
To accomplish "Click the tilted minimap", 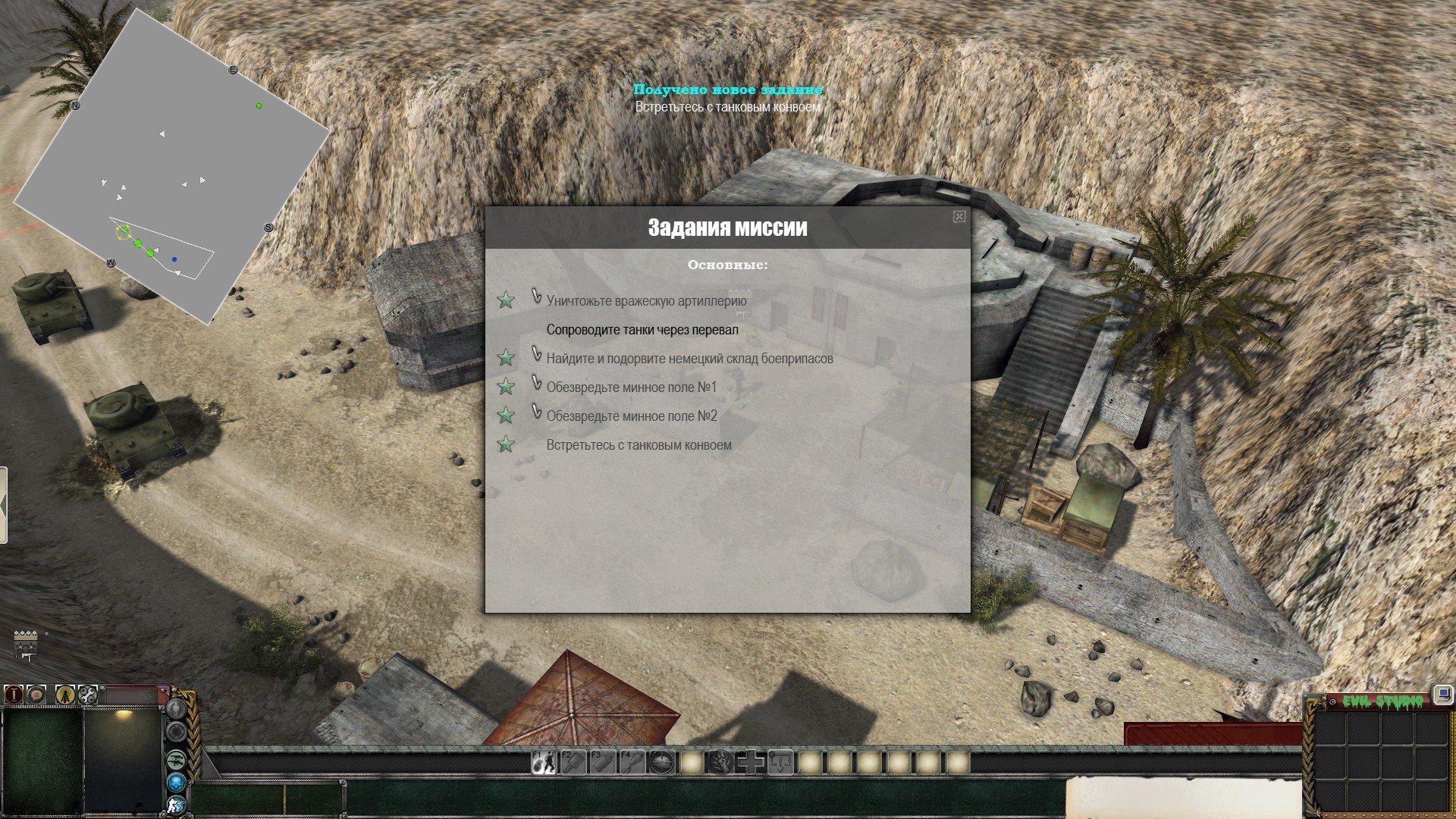I will click(x=173, y=167).
